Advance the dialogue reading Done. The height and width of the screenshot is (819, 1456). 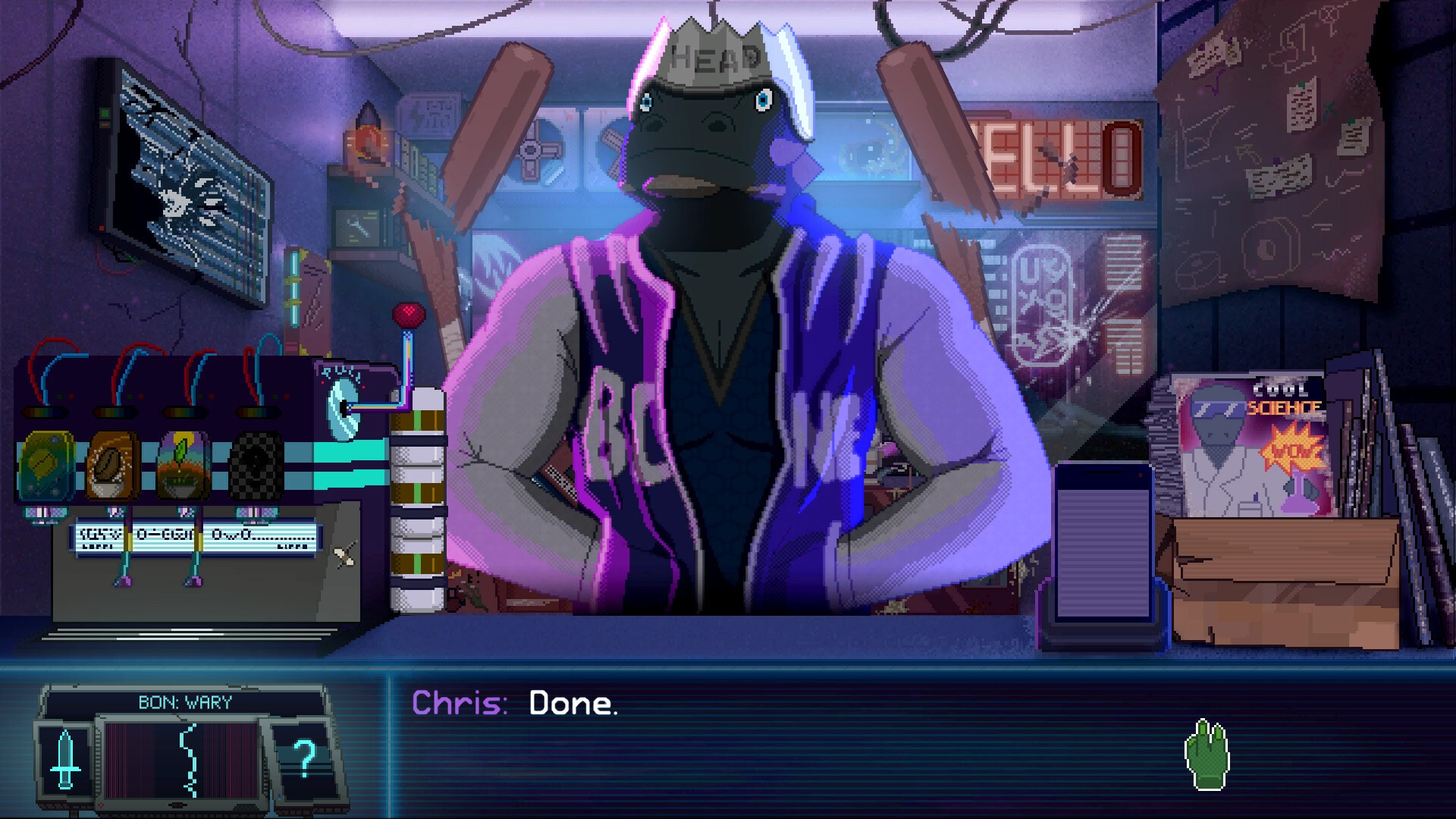[574, 703]
